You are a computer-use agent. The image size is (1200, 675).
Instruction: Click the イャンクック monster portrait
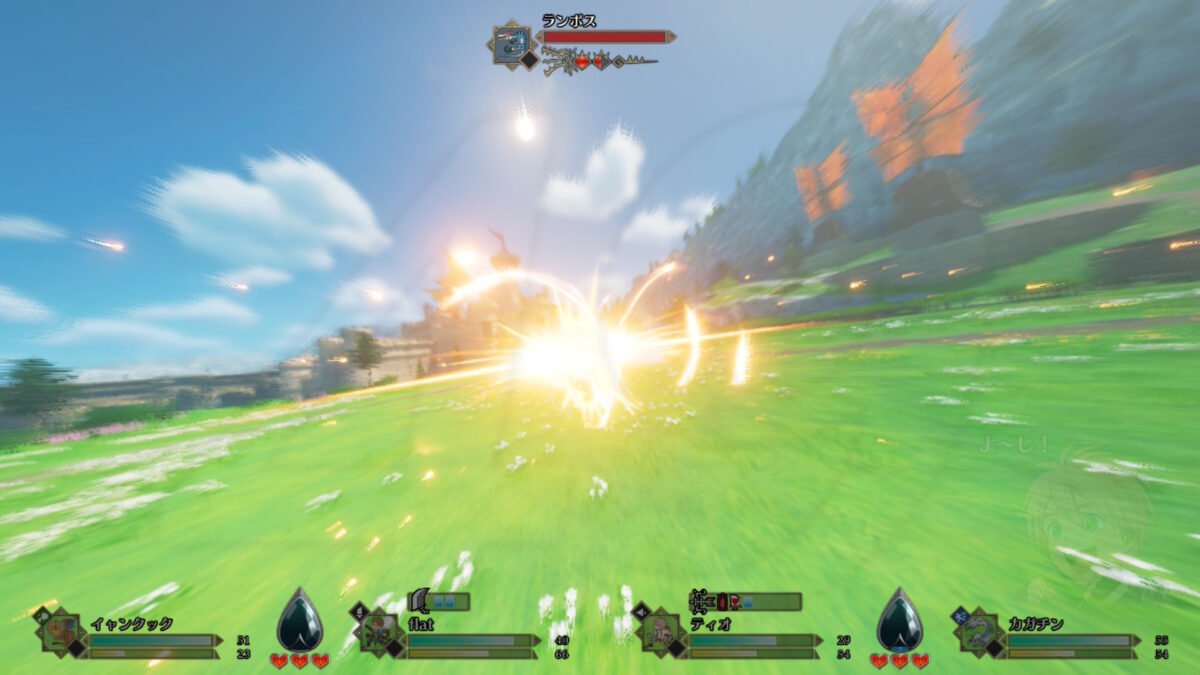(x=62, y=632)
